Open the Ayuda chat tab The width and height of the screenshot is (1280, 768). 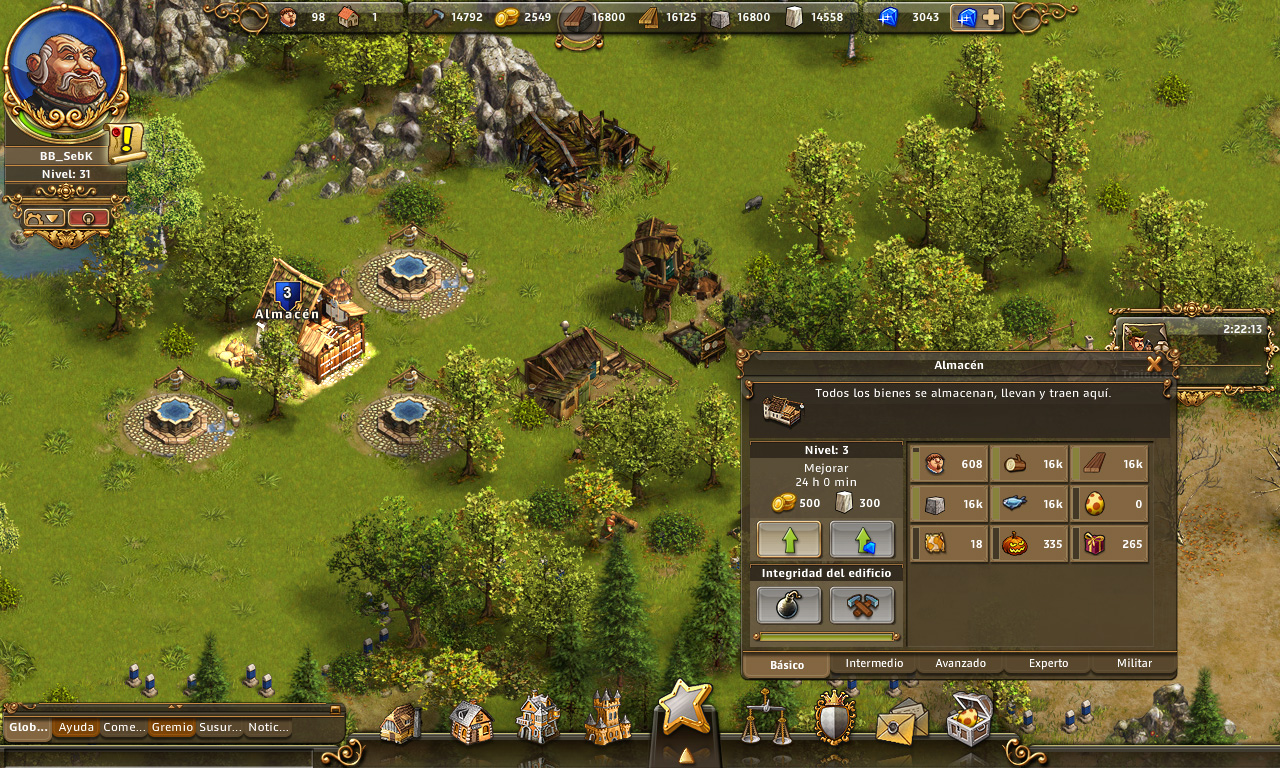[76, 727]
